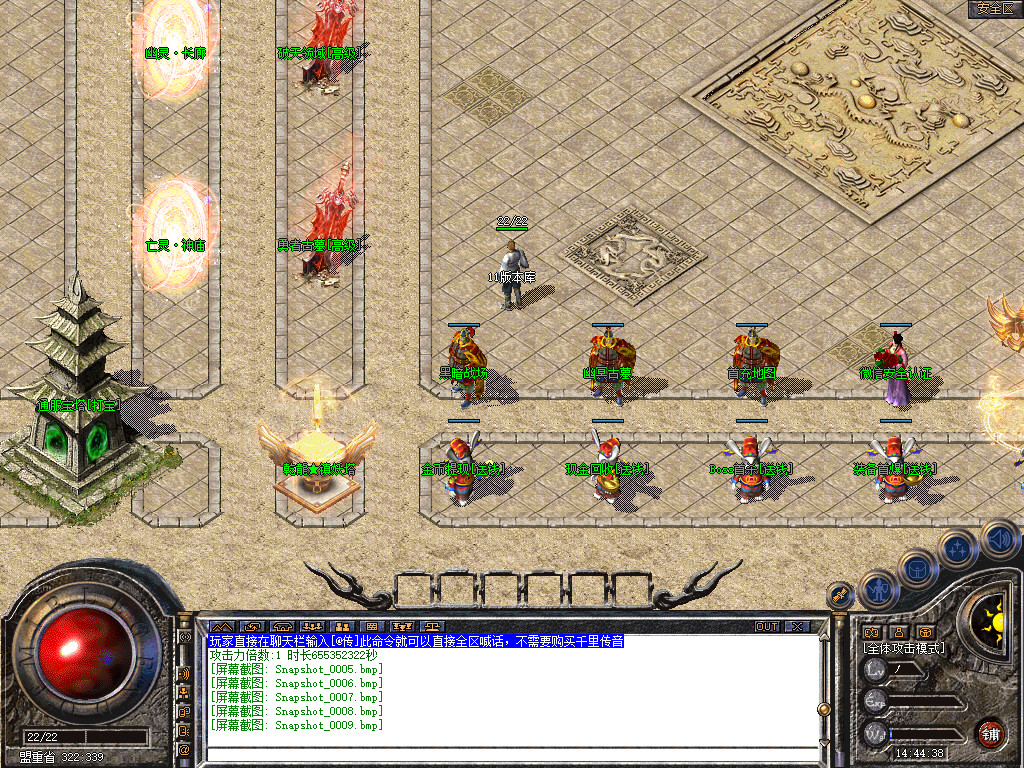The width and height of the screenshot is (1024, 768).
Task: Click the first chat filter toolbar button
Action: 220,627
